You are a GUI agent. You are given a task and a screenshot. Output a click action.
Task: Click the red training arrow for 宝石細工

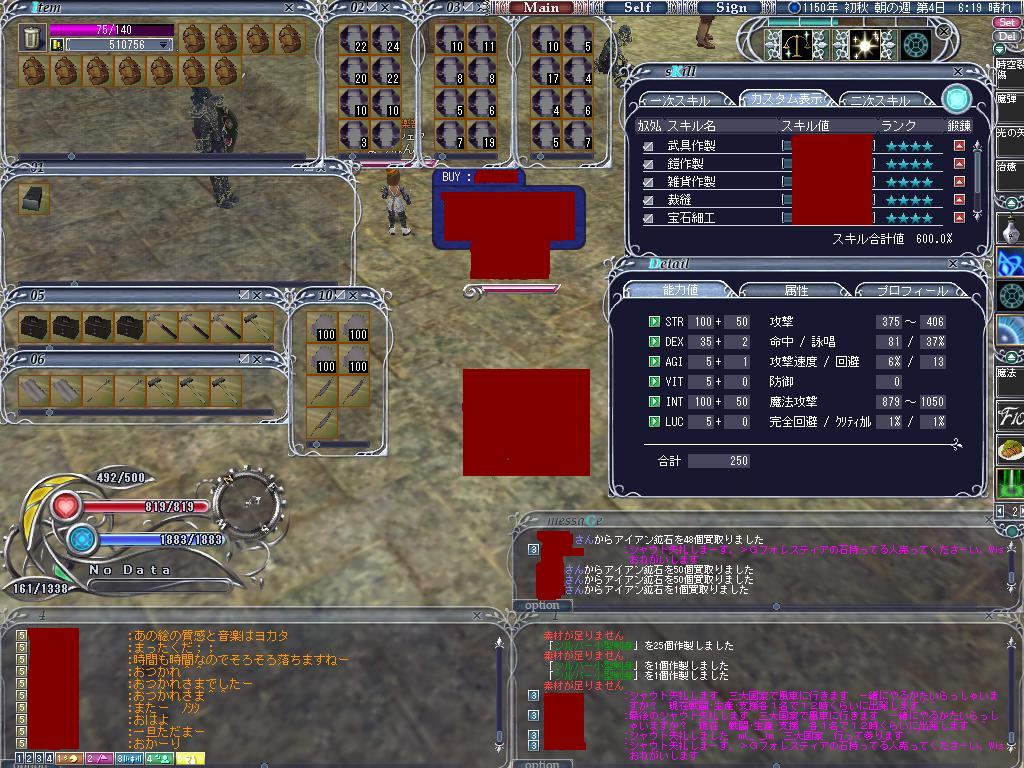[x=959, y=218]
